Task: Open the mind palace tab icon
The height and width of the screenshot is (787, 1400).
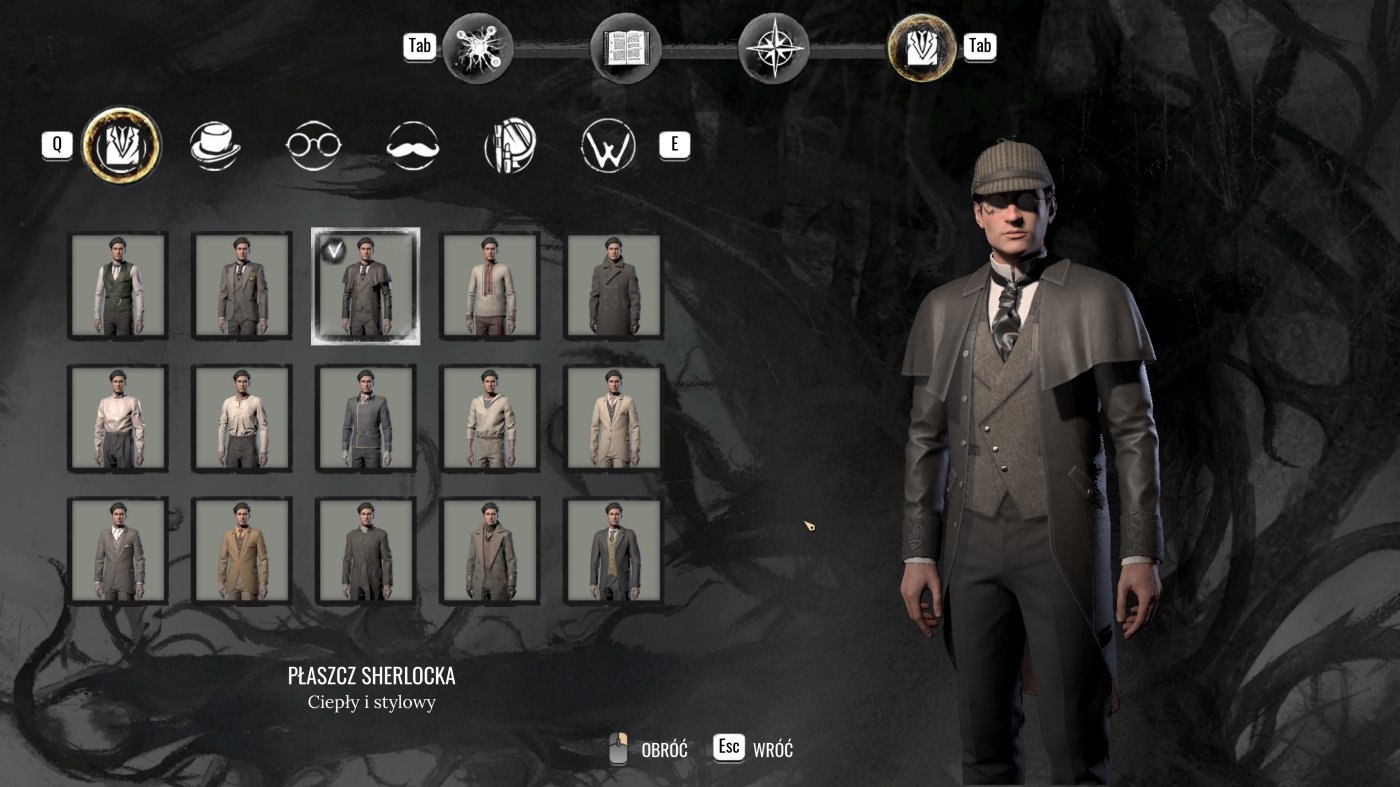Action: (x=478, y=47)
